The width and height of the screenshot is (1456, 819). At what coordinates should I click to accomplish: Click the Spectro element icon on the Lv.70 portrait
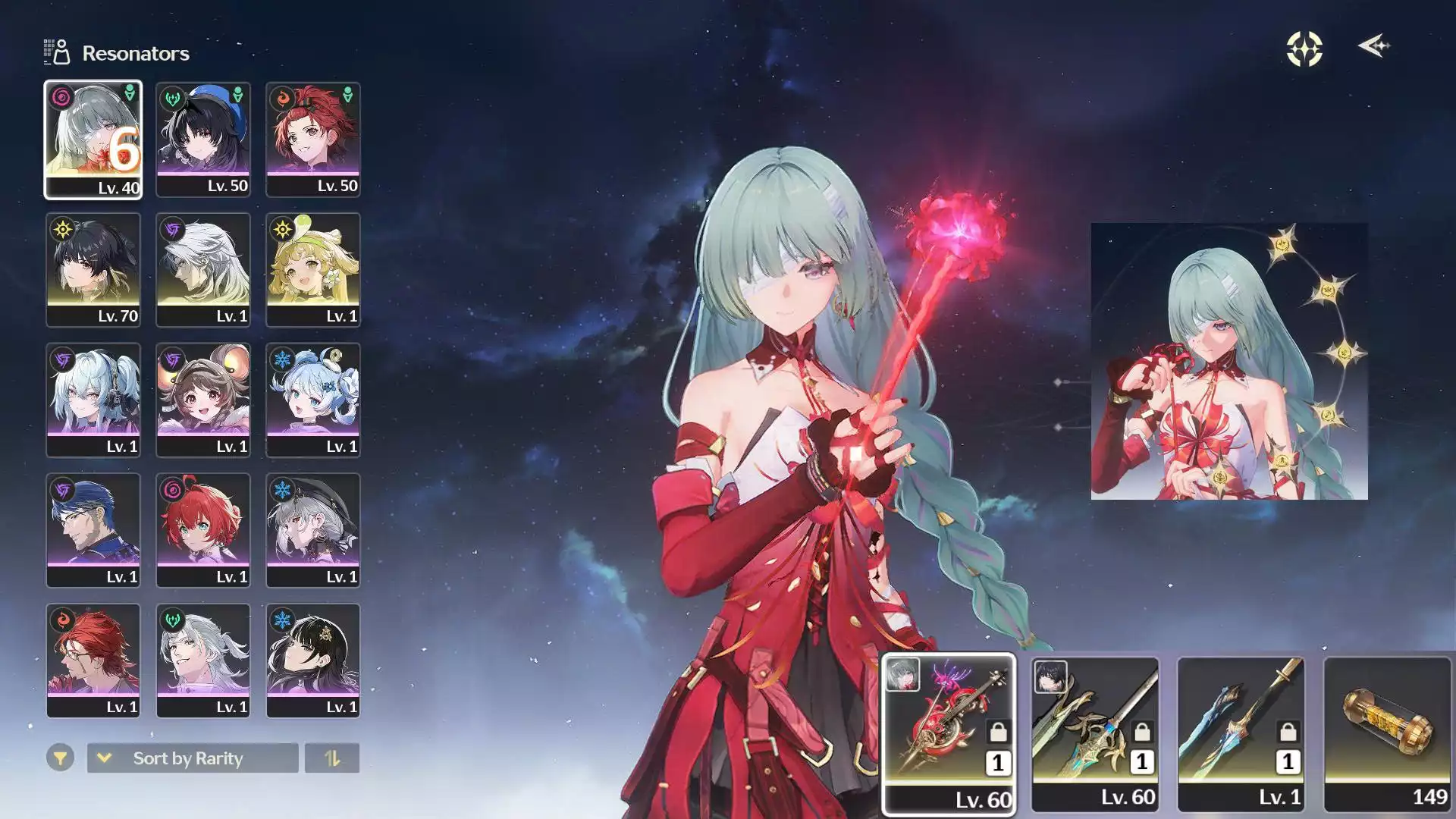tap(64, 230)
